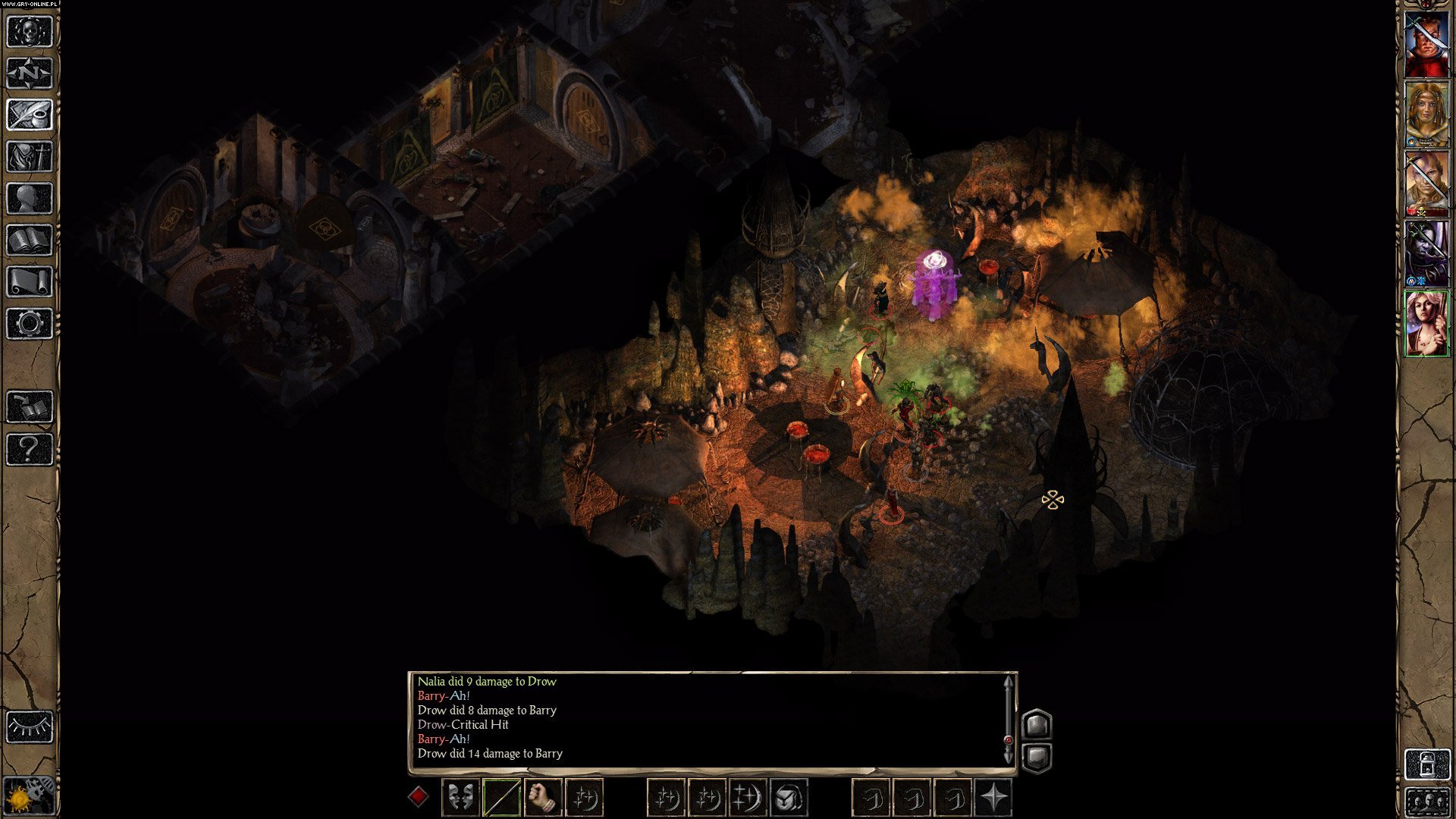
Task: Open help with the question mark button
Action: [30, 449]
